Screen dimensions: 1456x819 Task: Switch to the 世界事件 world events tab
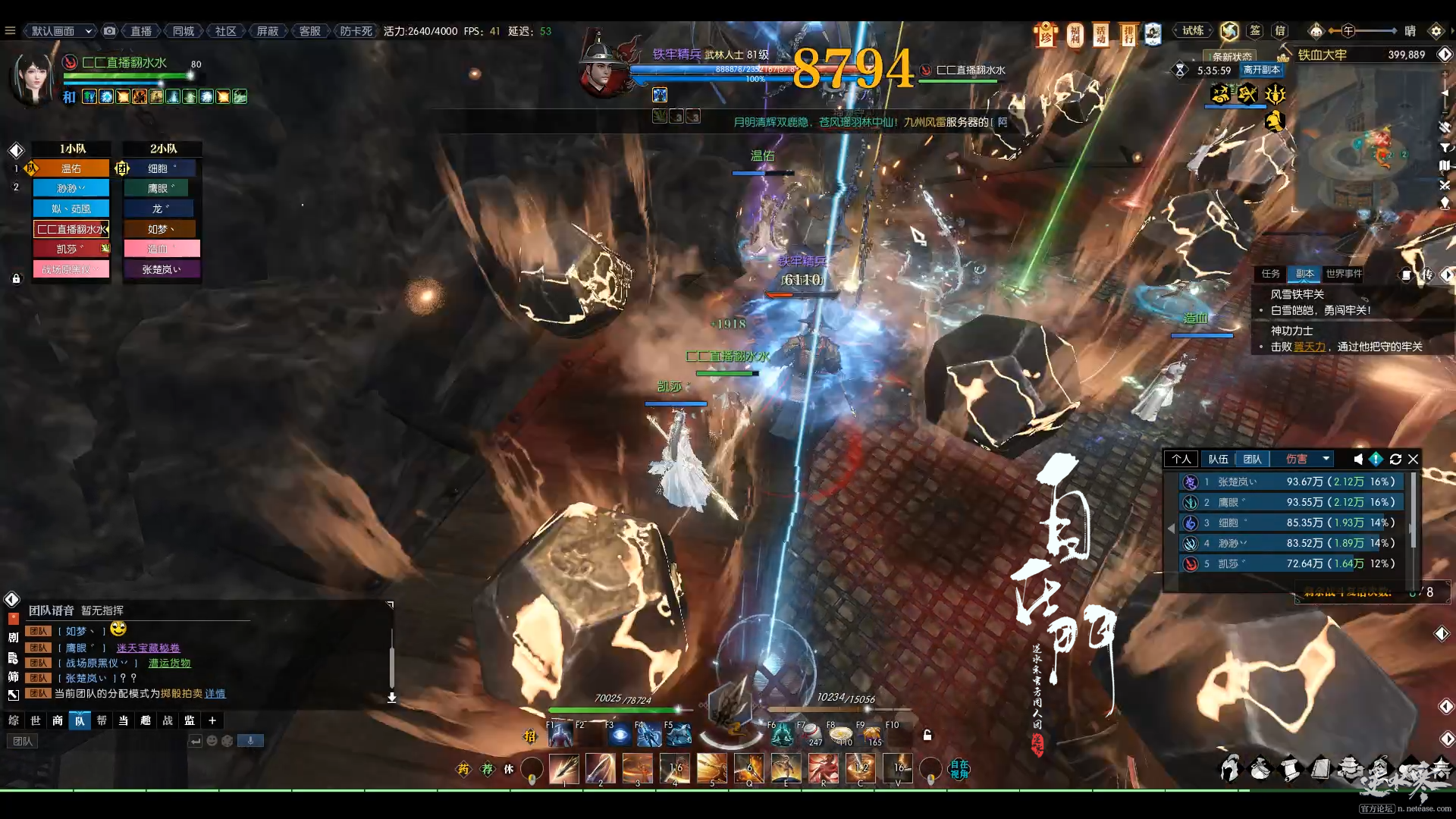coord(1344,274)
